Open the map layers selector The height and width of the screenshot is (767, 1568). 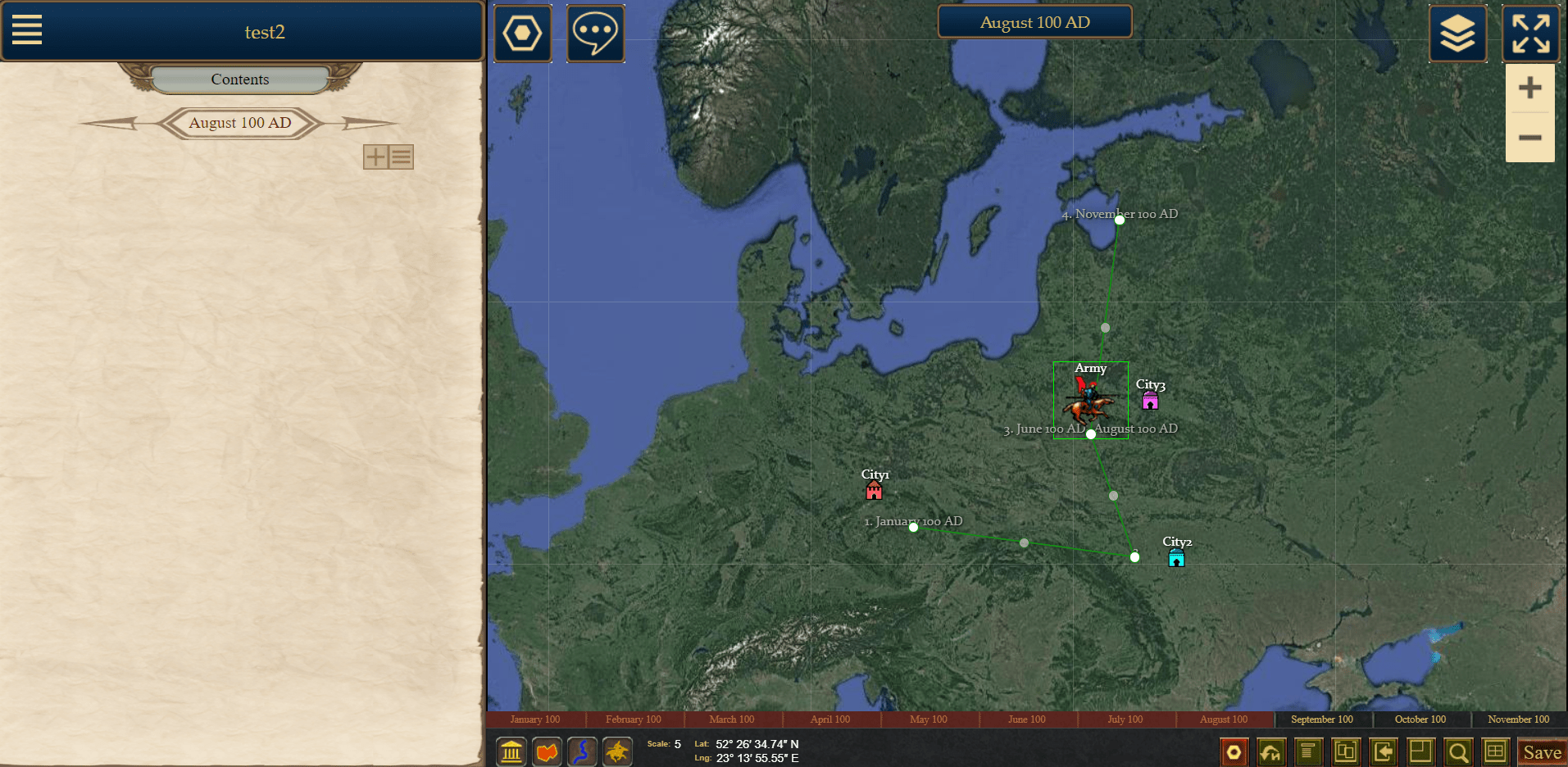click(x=1457, y=34)
